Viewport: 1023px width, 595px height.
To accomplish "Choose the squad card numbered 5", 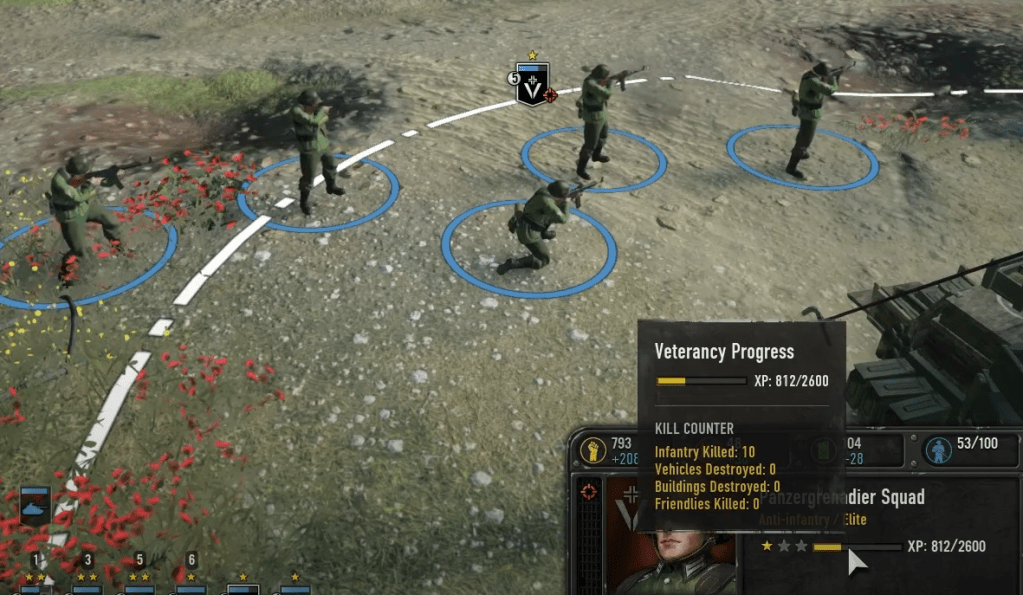I will 139,583.
